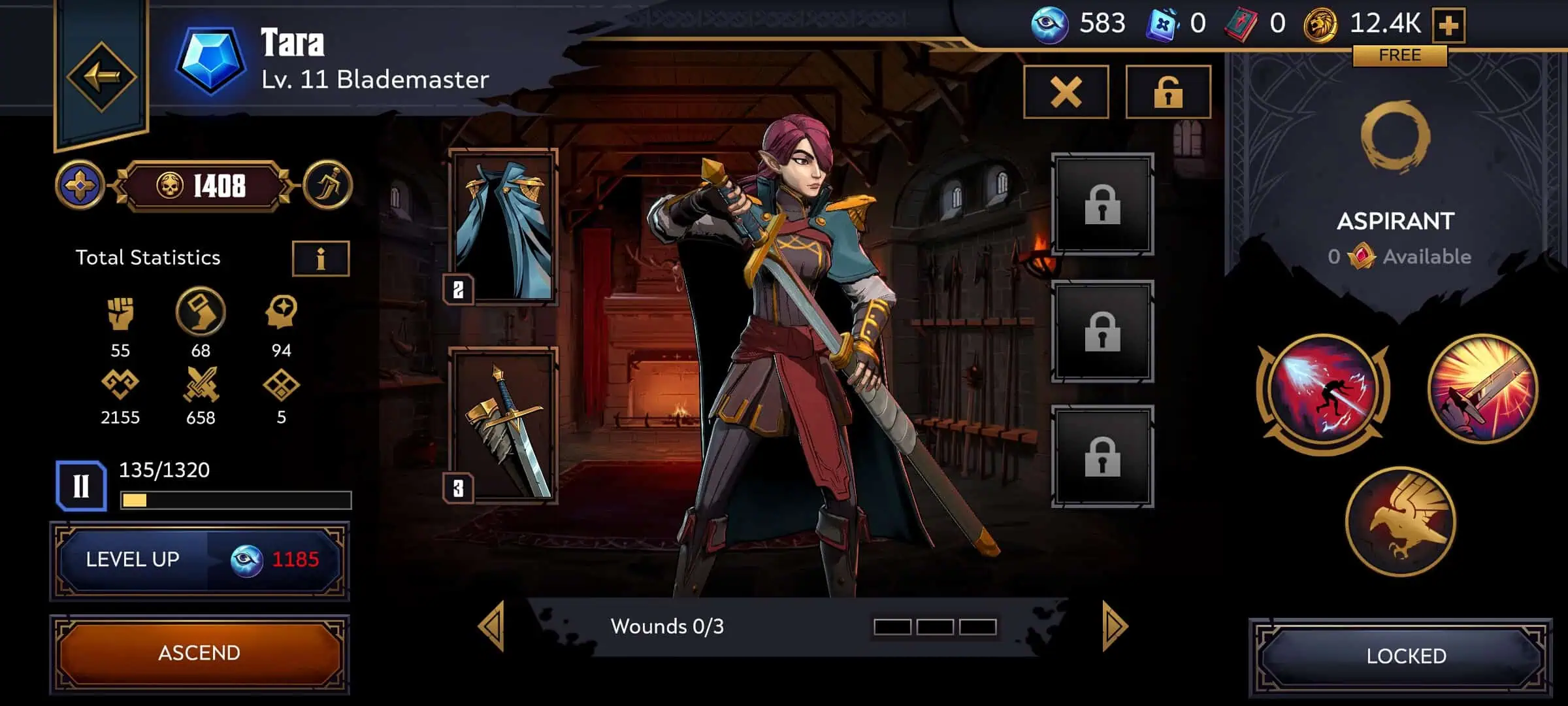This screenshot has width=1568, height=706.
Task: Ascend the hero with the orange button
Action: (200, 653)
